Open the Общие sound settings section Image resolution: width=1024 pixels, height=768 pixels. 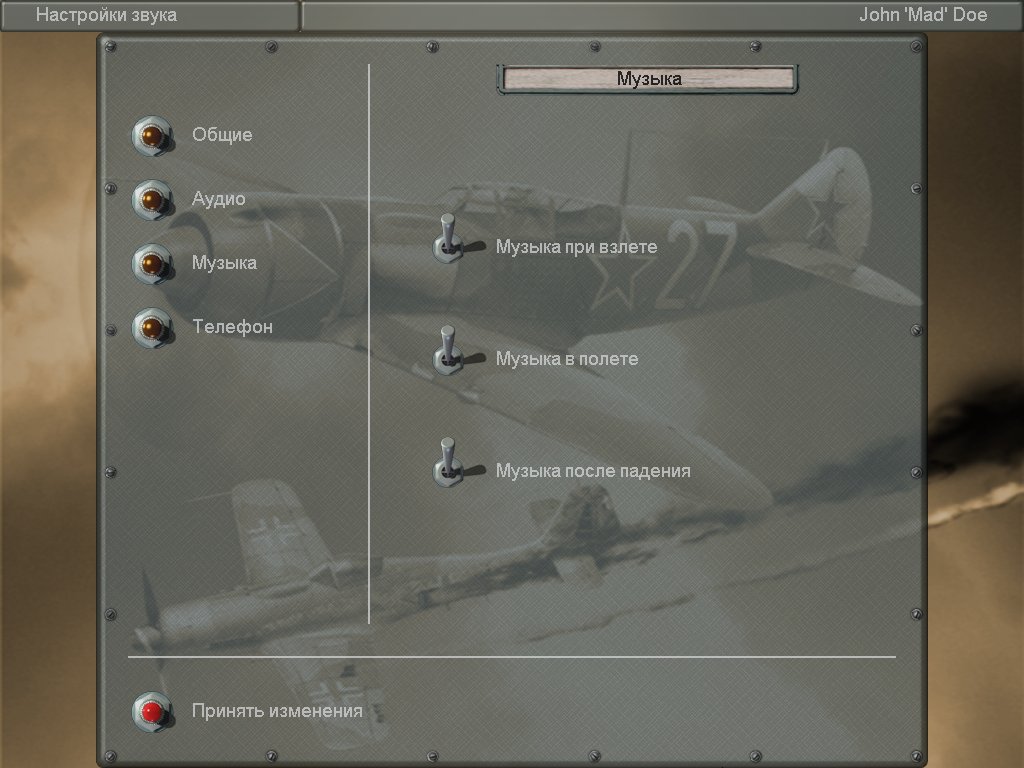click(152, 136)
